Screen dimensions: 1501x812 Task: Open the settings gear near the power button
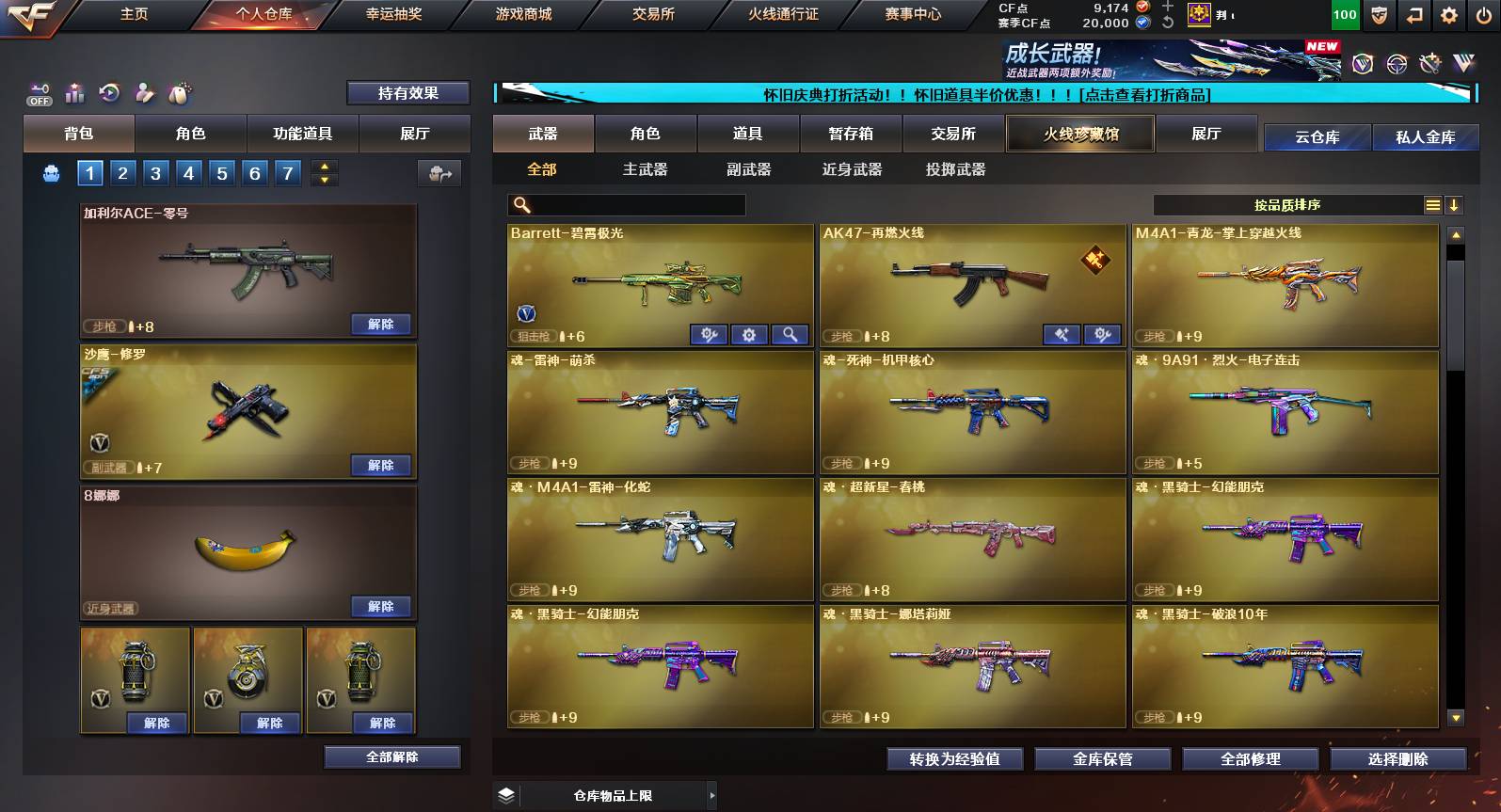click(1446, 16)
